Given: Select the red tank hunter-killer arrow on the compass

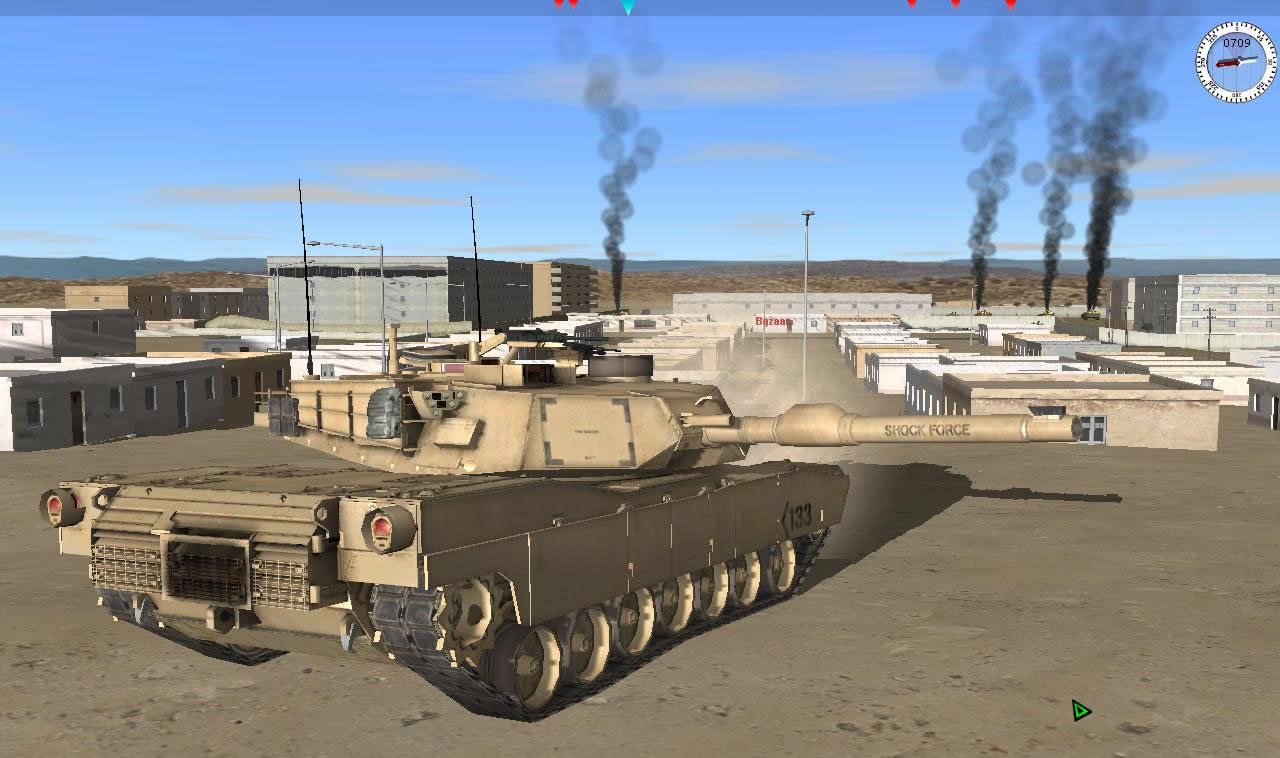Looking at the screenshot, I should coord(1228,63).
